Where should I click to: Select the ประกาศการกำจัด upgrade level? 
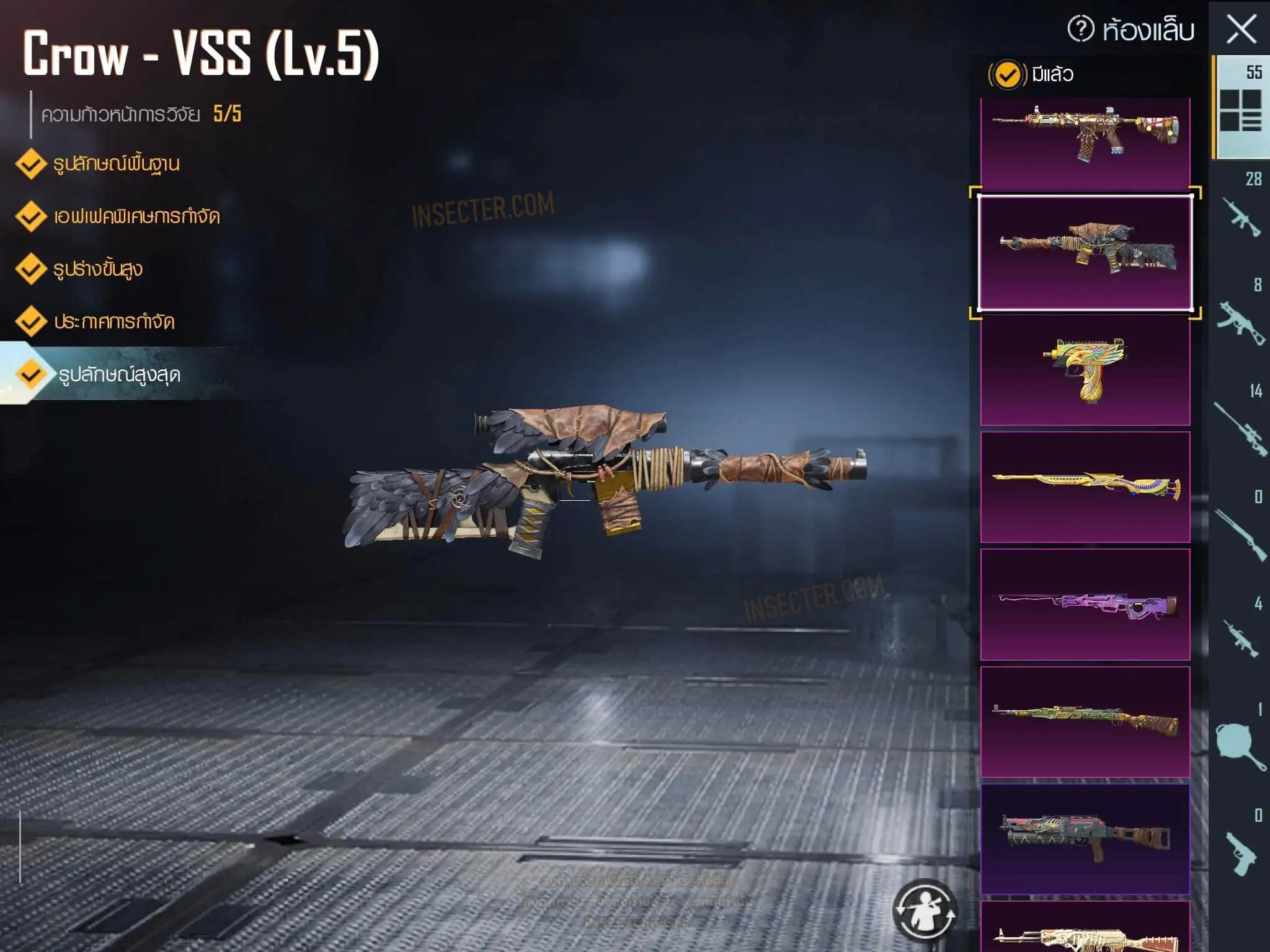pyautogui.click(x=113, y=322)
